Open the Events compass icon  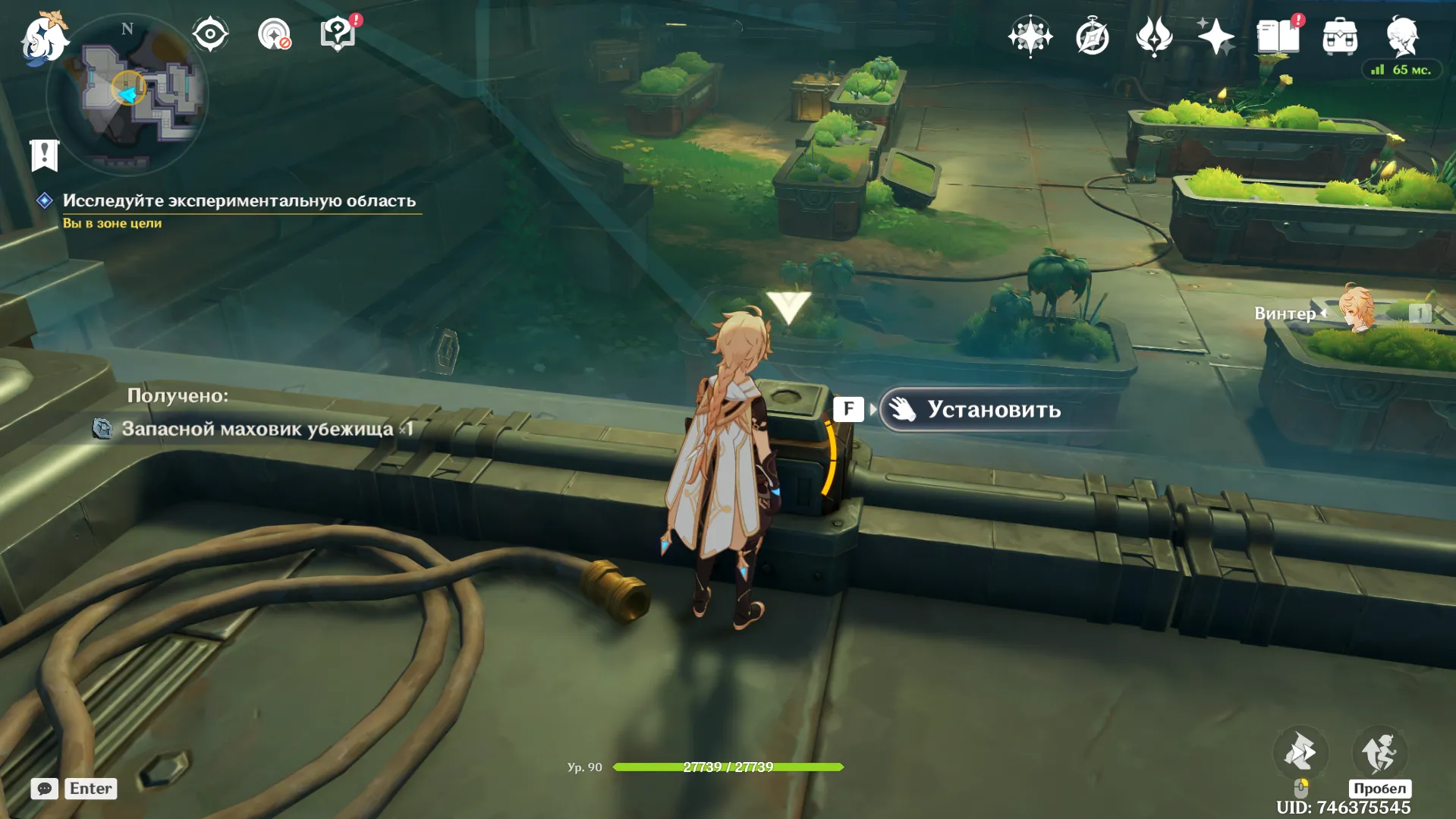click(x=1092, y=36)
